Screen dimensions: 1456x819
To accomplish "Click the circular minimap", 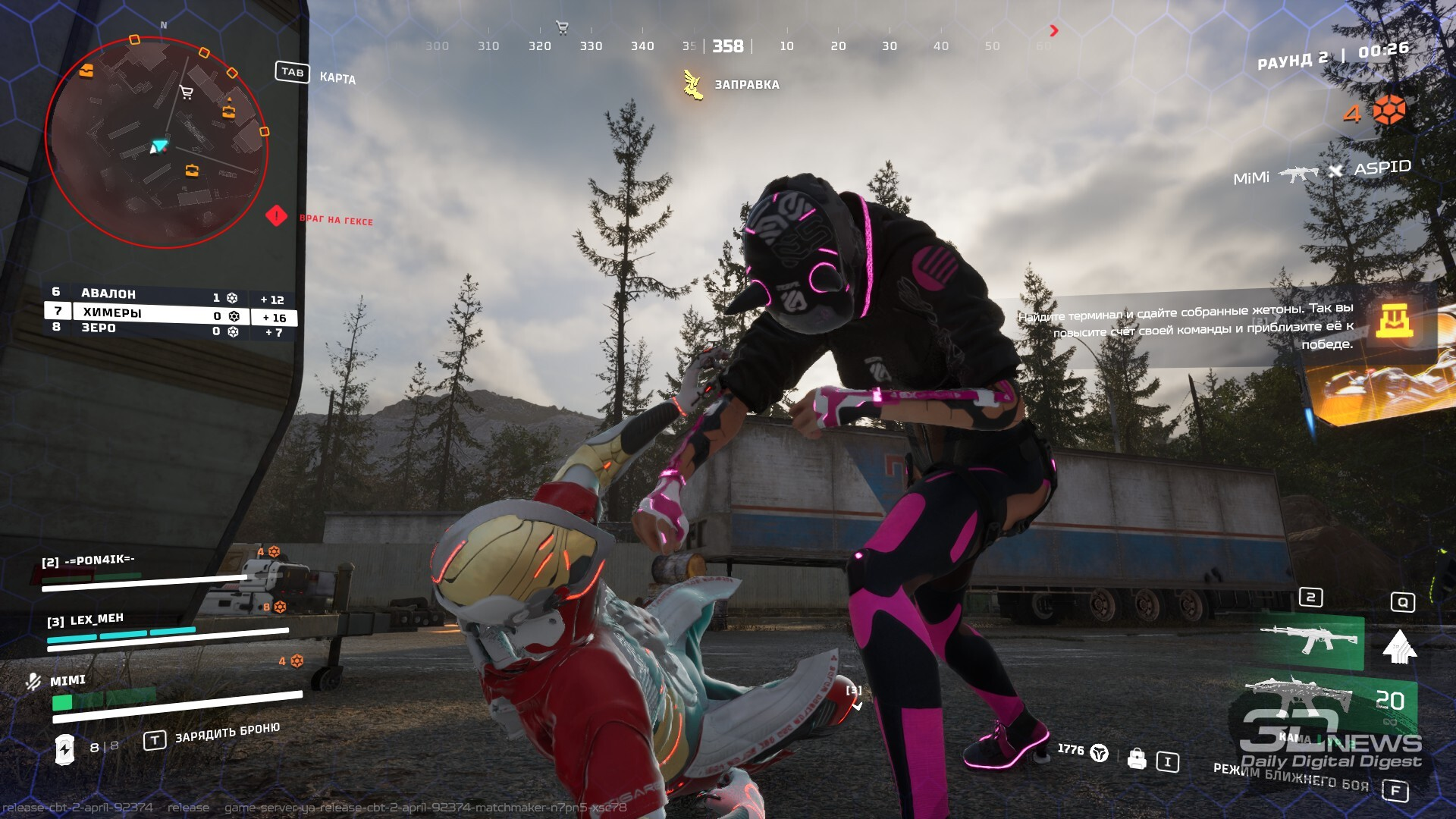I will click(157, 143).
